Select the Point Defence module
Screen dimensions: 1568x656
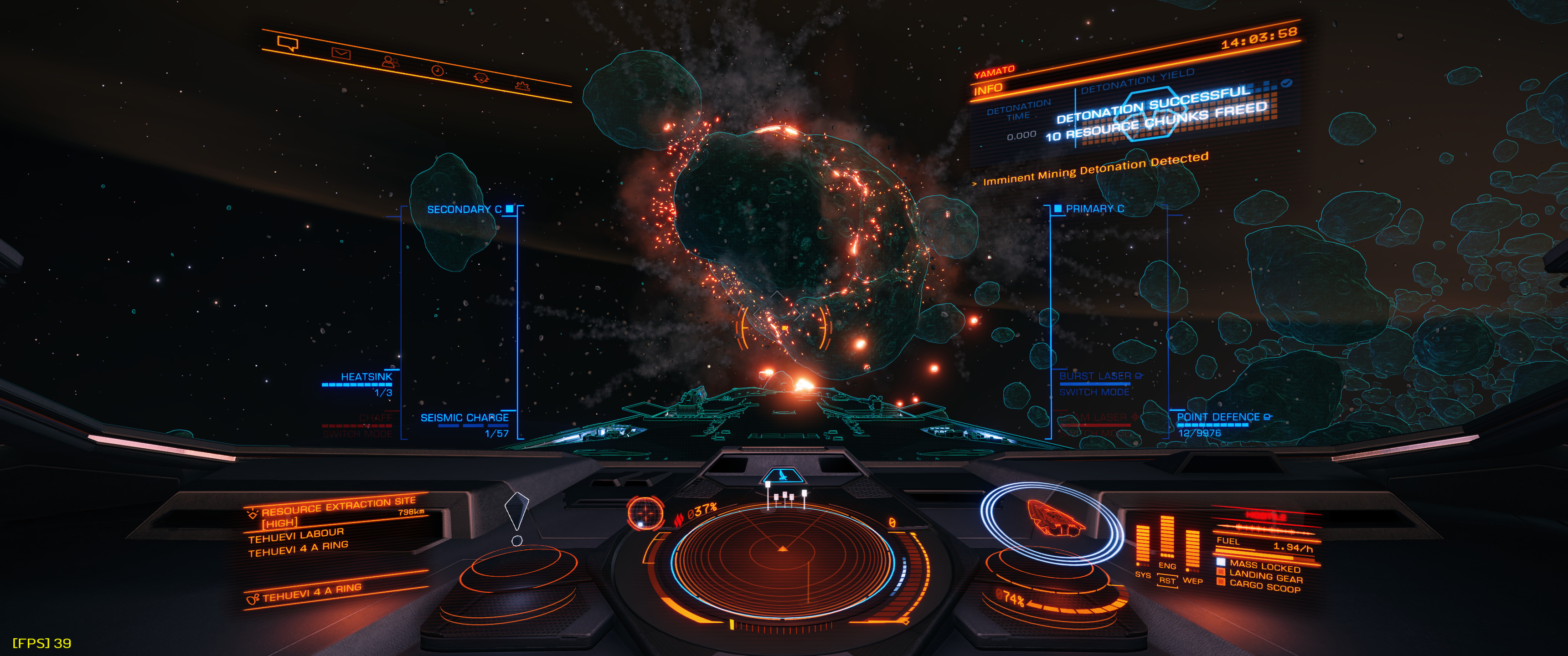(1218, 417)
